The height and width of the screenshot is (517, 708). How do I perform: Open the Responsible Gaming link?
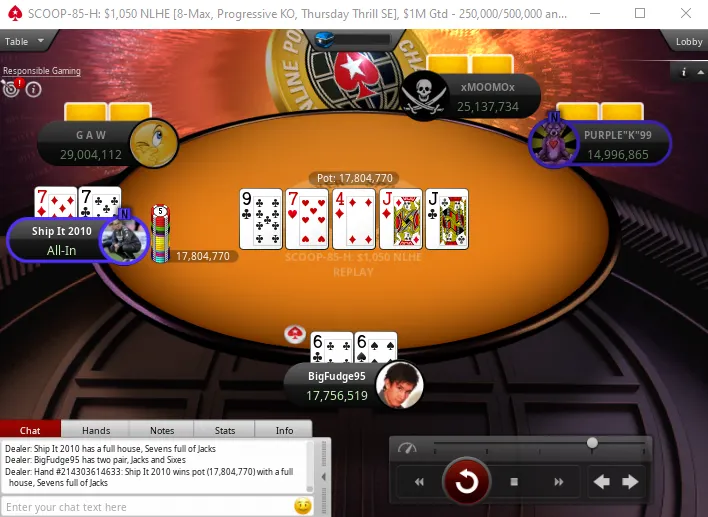[x=39, y=71]
